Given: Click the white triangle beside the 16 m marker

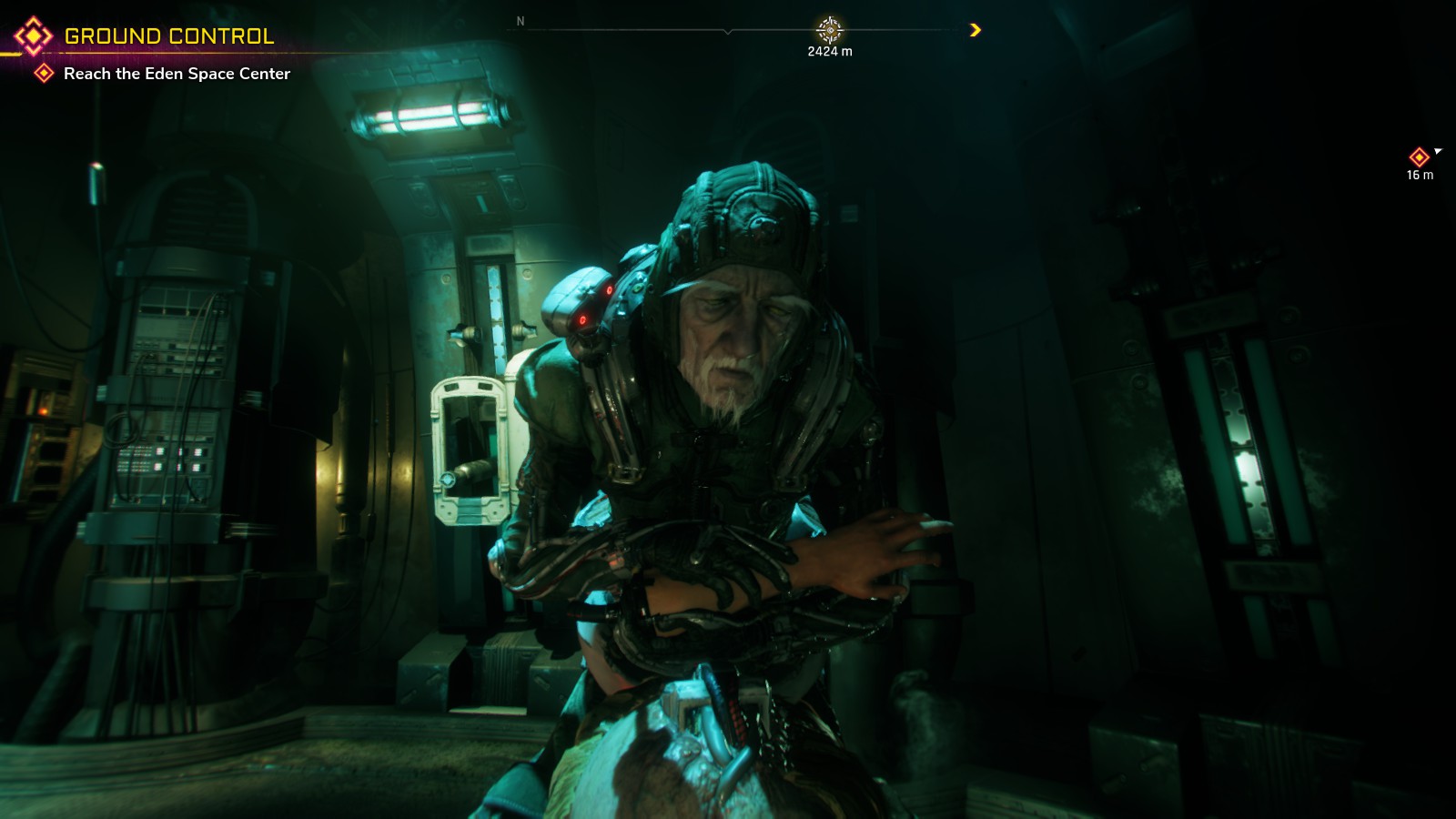Looking at the screenshot, I should click(1440, 149).
